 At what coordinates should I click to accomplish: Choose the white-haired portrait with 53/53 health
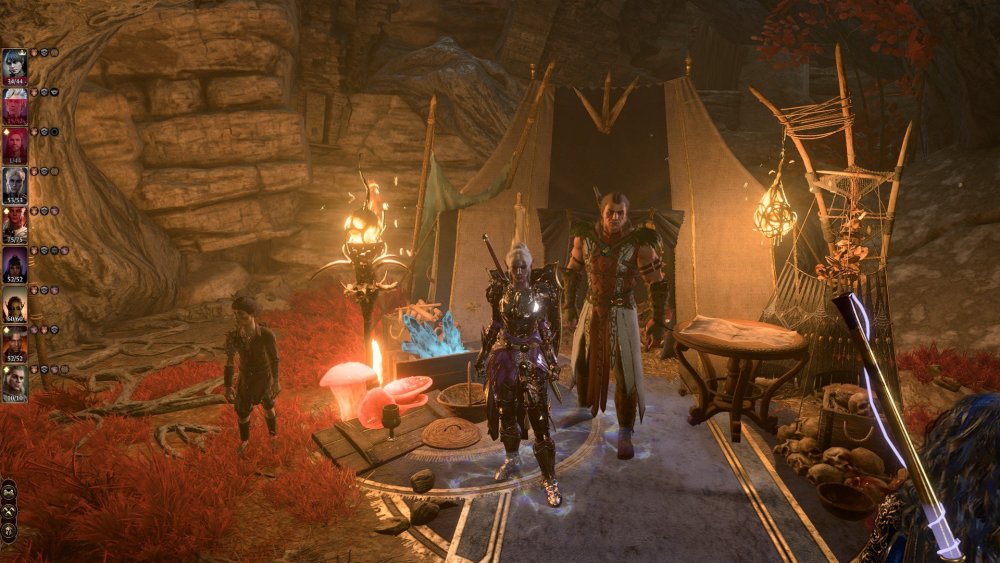coord(15,184)
